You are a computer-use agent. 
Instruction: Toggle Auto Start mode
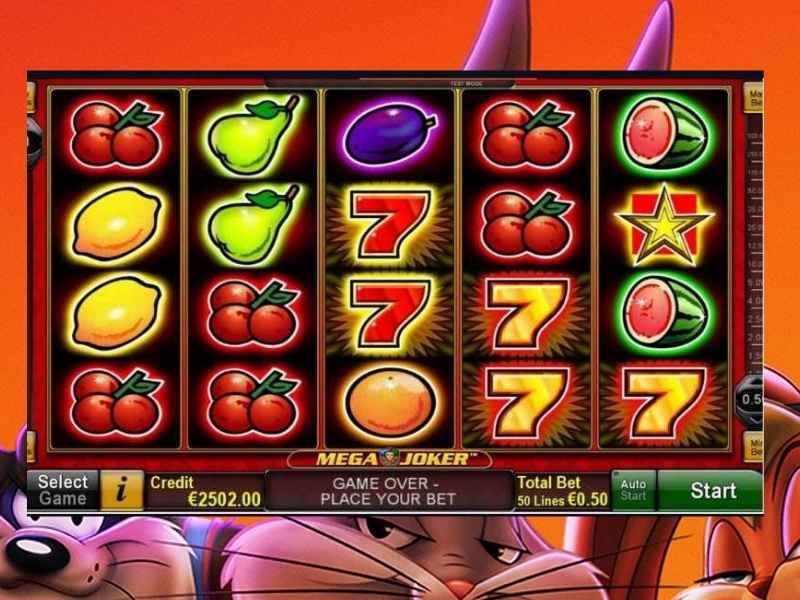pos(633,490)
